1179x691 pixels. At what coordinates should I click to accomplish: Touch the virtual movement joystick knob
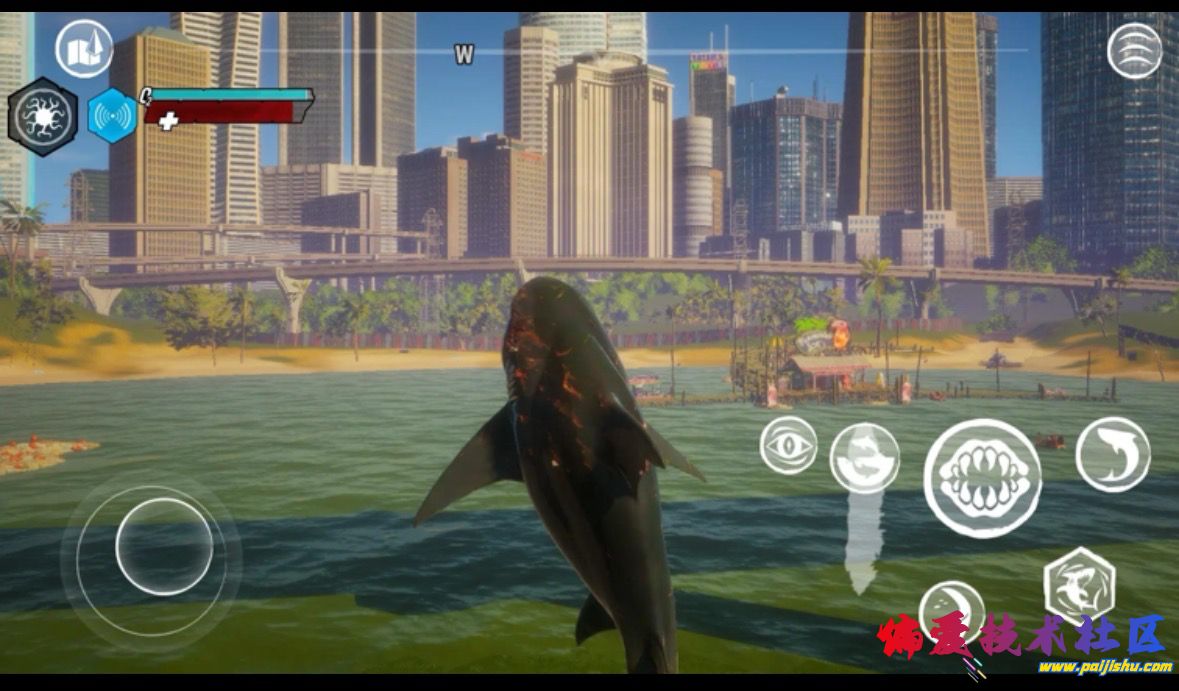coord(164,547)
